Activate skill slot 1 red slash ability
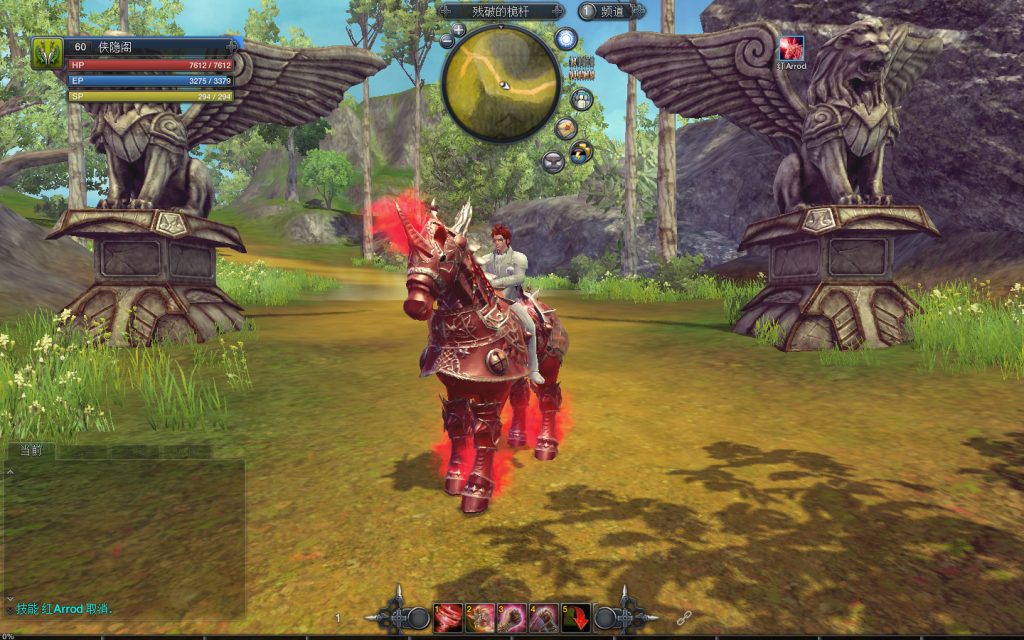 pyautogui.click(x=447, y=618)
